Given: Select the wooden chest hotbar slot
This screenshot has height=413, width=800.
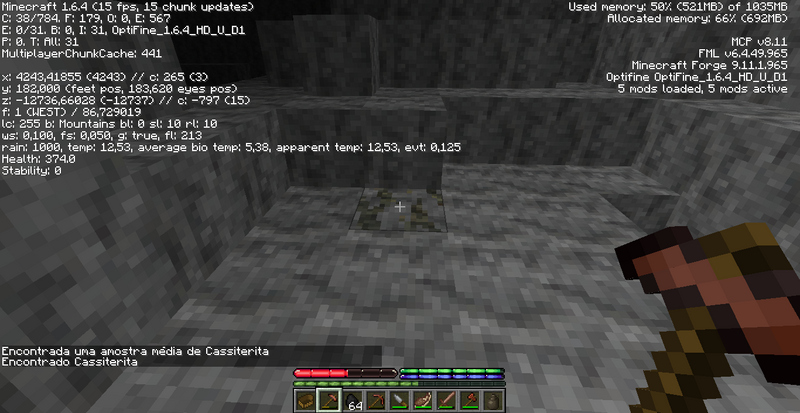Looking at the screenshot, I should (x=304, y=402).
